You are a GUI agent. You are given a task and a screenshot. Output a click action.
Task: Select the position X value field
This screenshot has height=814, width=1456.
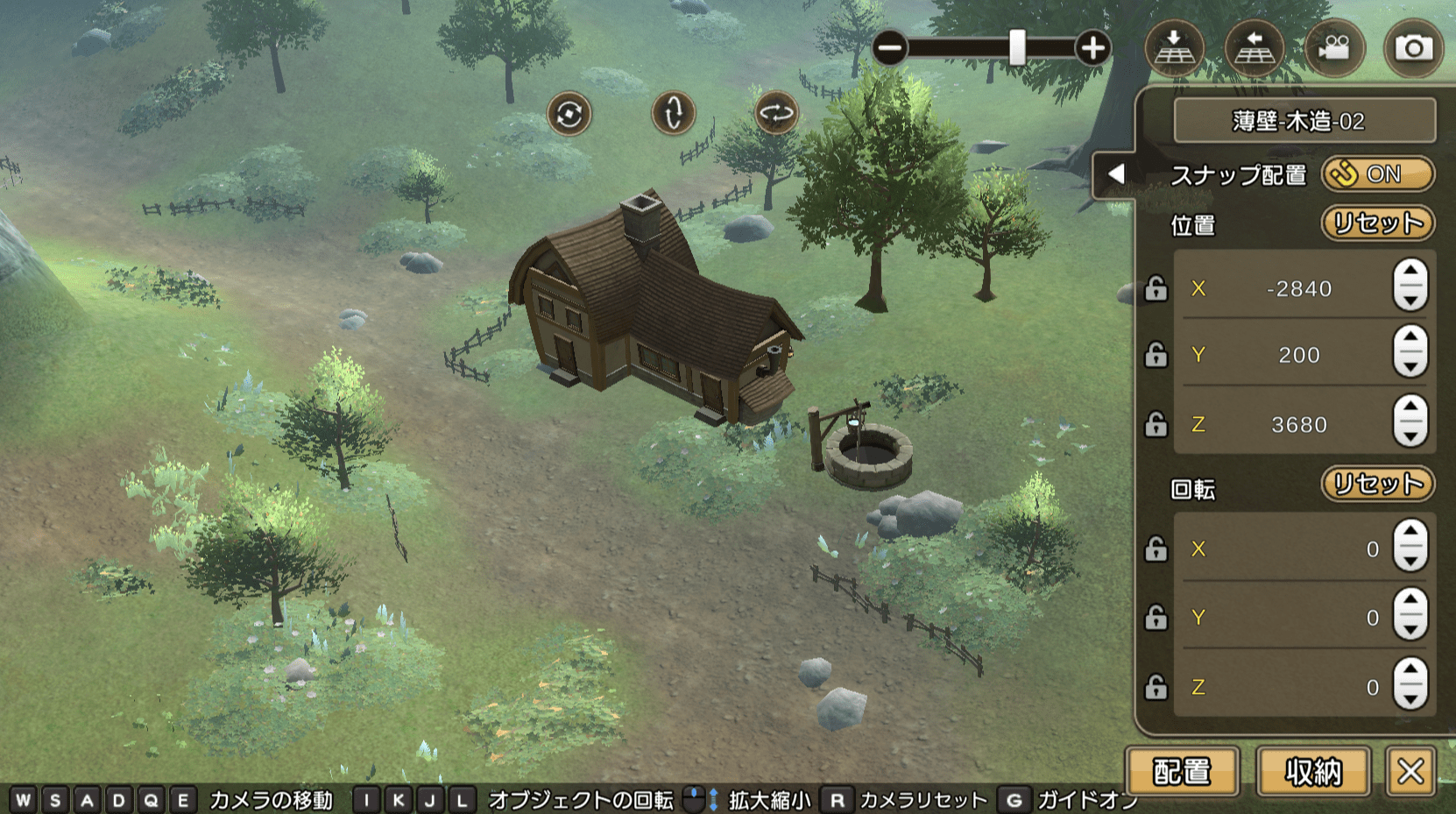pyautogui.click(x=1298, y=288)
